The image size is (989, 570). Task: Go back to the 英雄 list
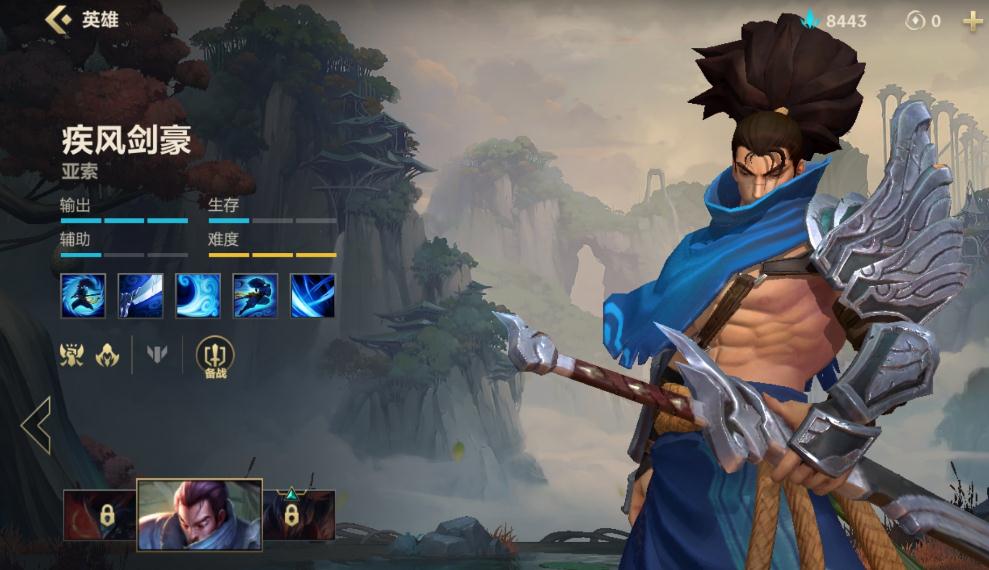(x=59, y=19)
